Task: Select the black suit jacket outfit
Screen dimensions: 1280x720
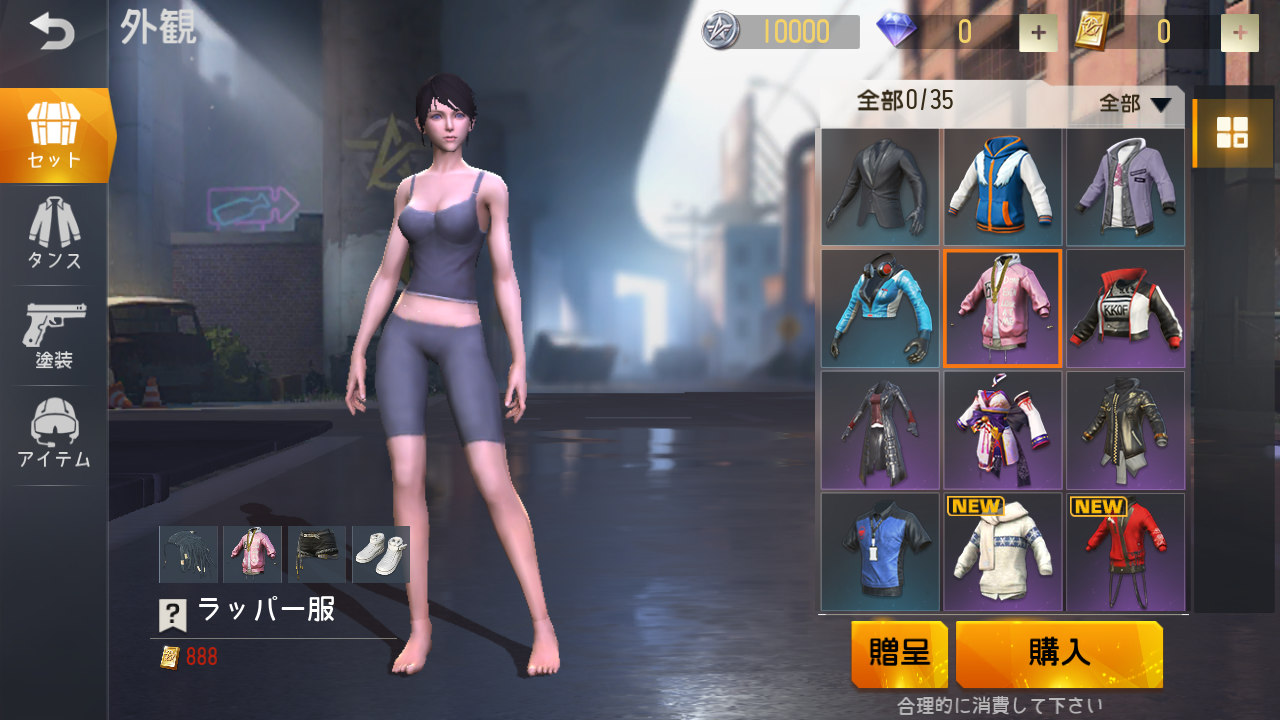Action: point(880,187)
